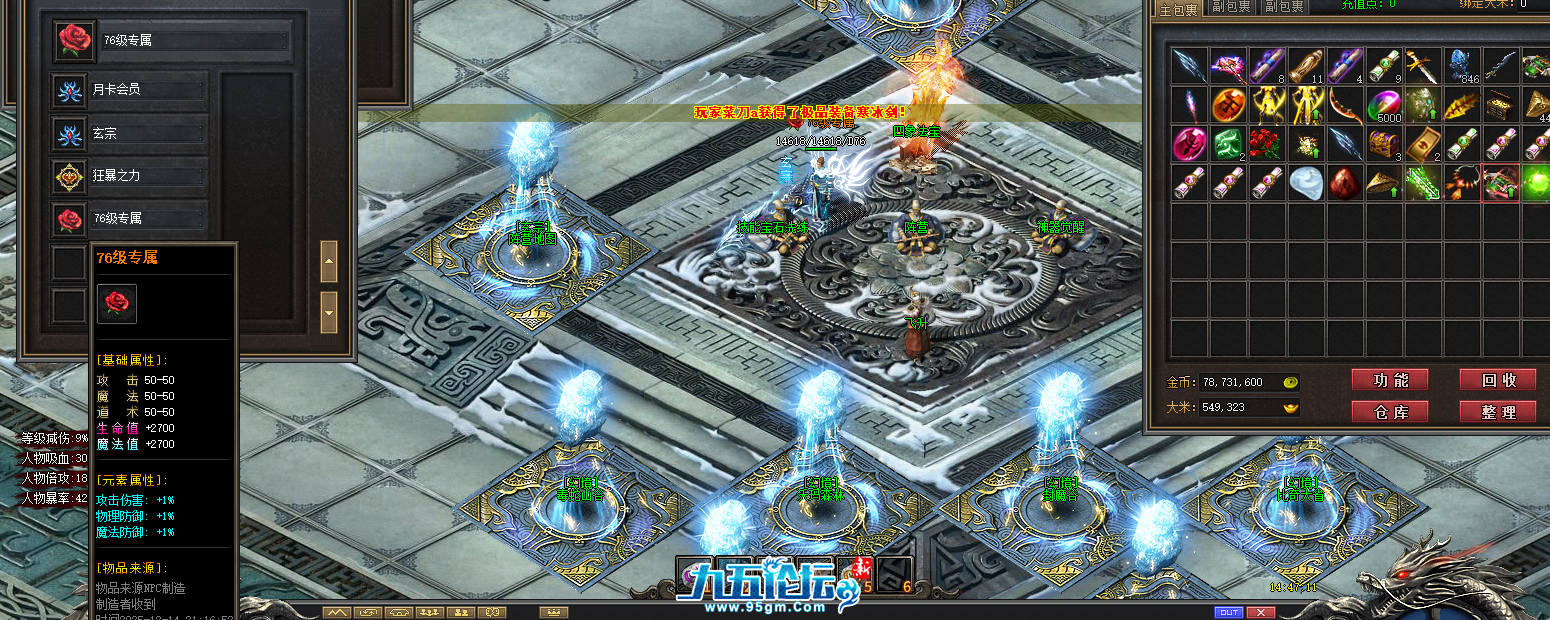
Task: Click the 回收 recycle button
Action: pos(1497,380)
